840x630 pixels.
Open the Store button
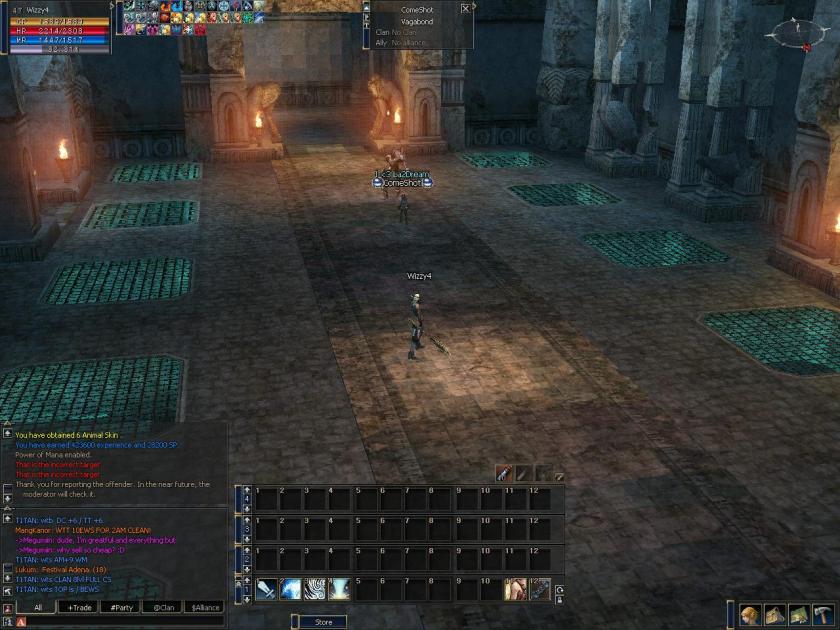[323, 622]
